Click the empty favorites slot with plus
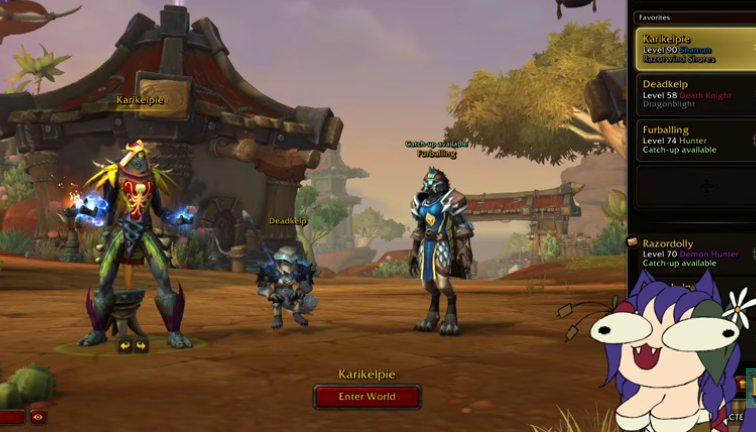This screenshot has width=756, height=432. point(707,186)
